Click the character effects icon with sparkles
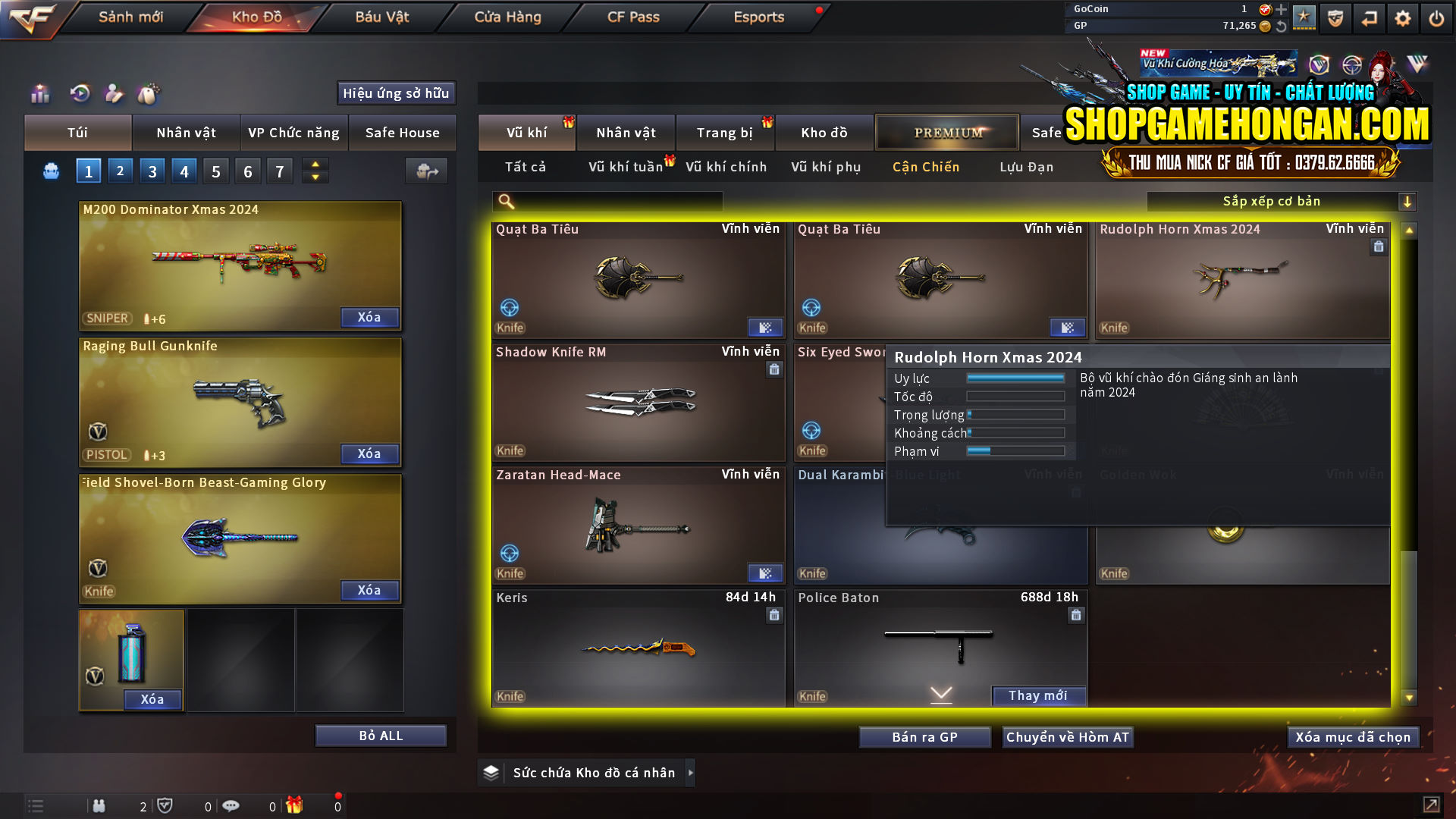 114,93
